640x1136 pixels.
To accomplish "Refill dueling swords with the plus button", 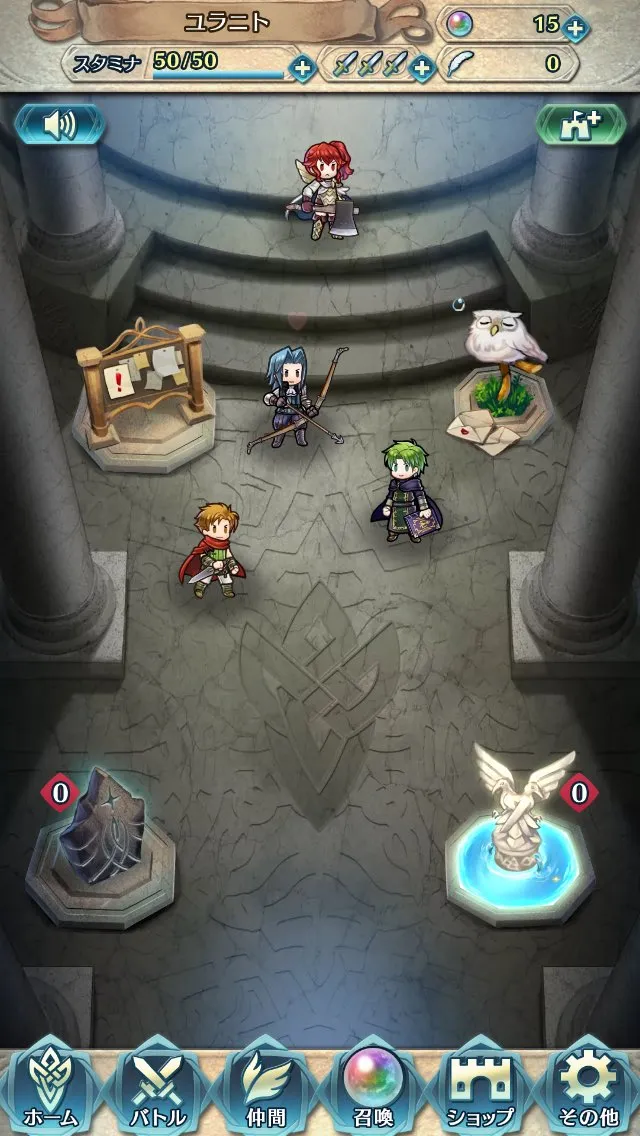I will [x=422, y=68].
